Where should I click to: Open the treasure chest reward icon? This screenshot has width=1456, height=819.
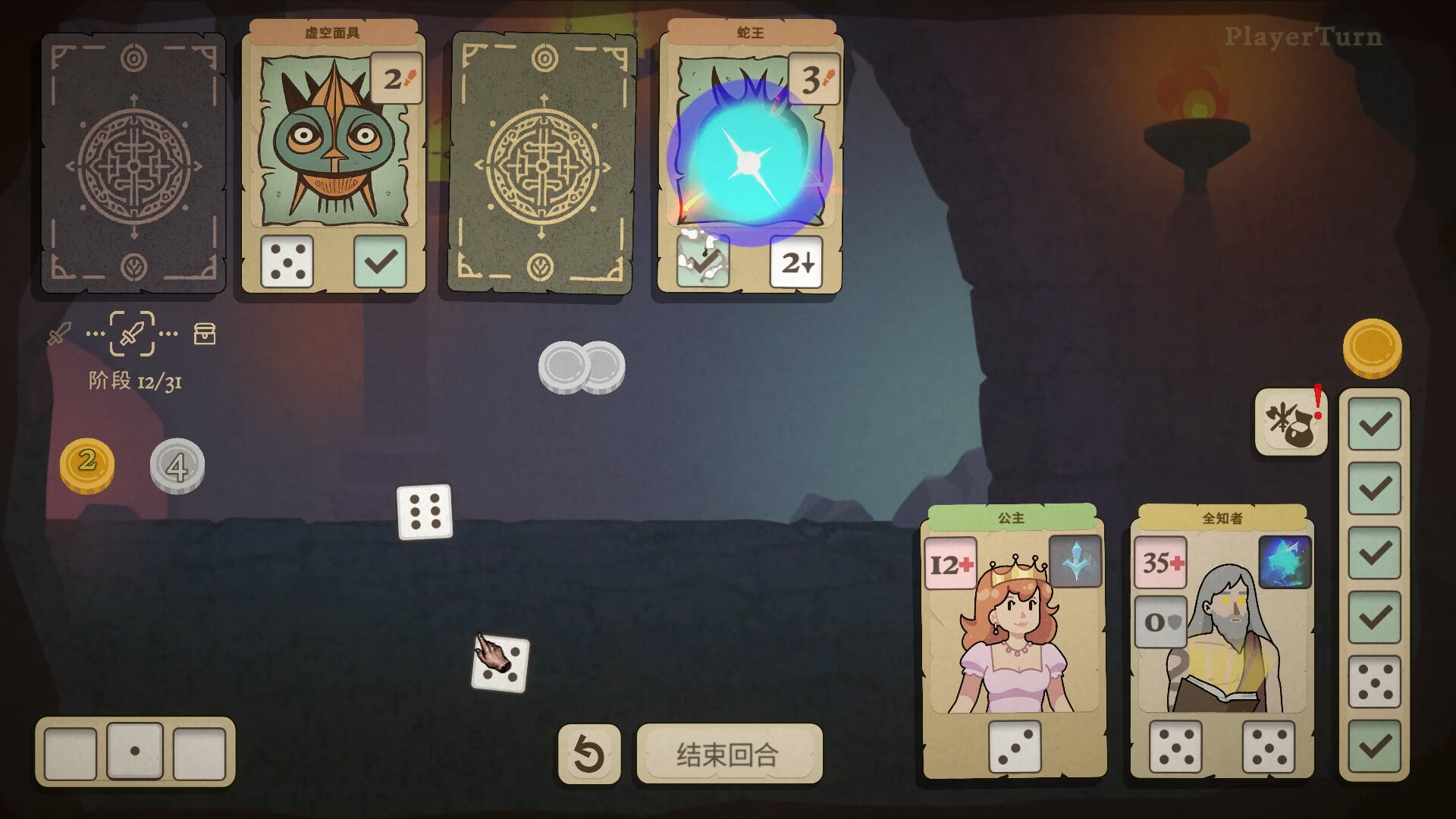[205, 334]
